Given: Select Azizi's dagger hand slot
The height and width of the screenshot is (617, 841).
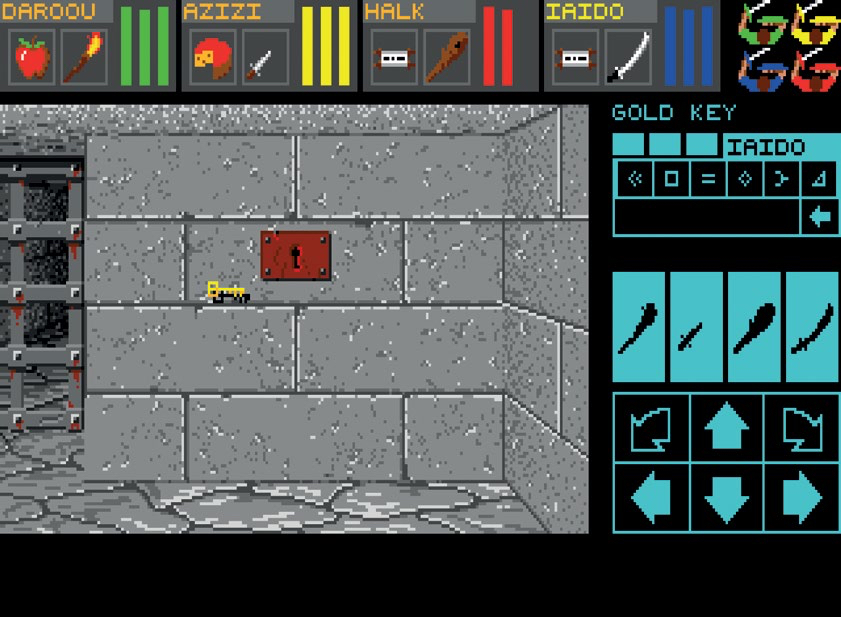Looking at the screenshot, I should [265, 57].
